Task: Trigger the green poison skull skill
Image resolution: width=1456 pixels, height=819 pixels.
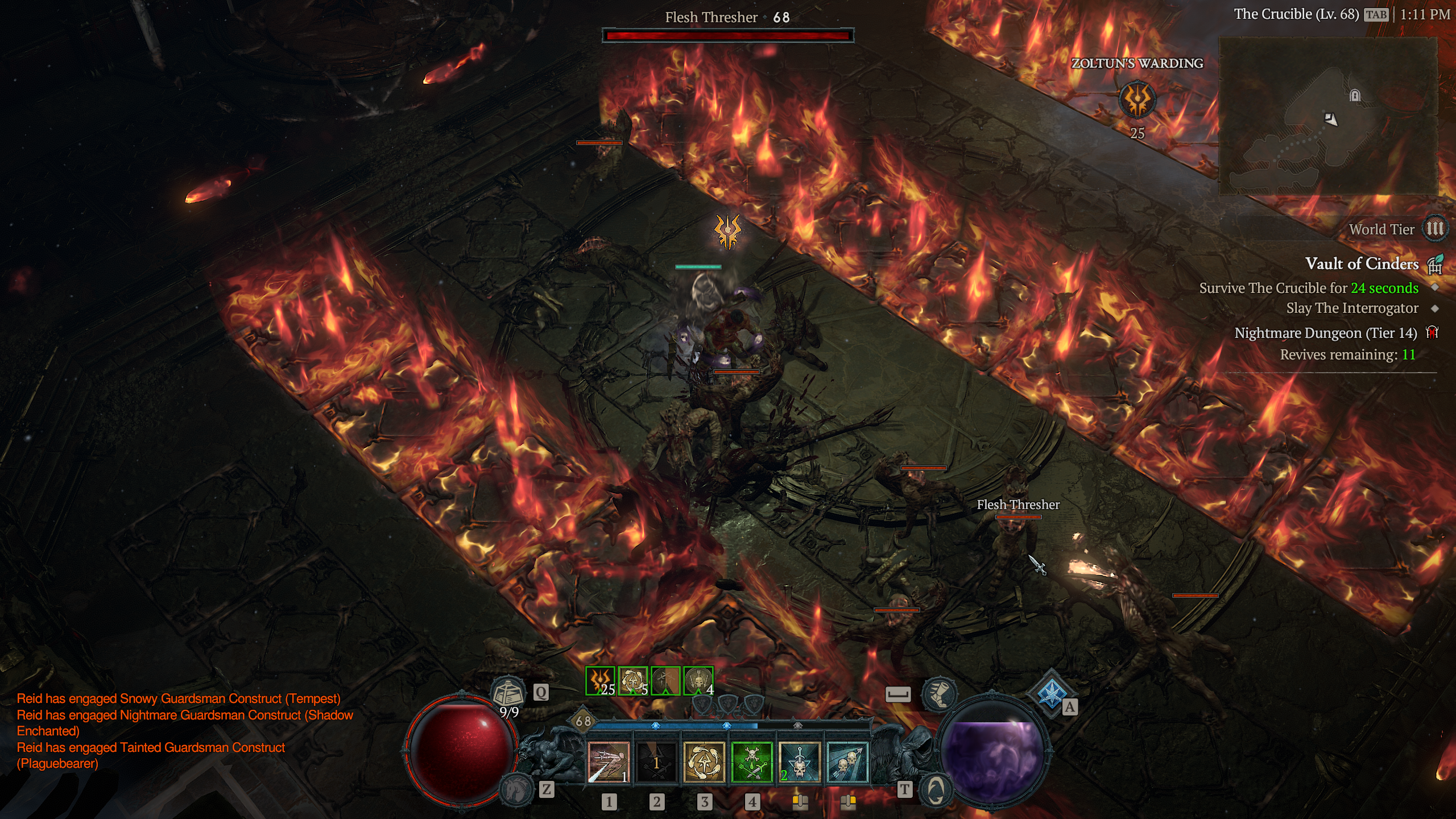Action: click(752, 763)
